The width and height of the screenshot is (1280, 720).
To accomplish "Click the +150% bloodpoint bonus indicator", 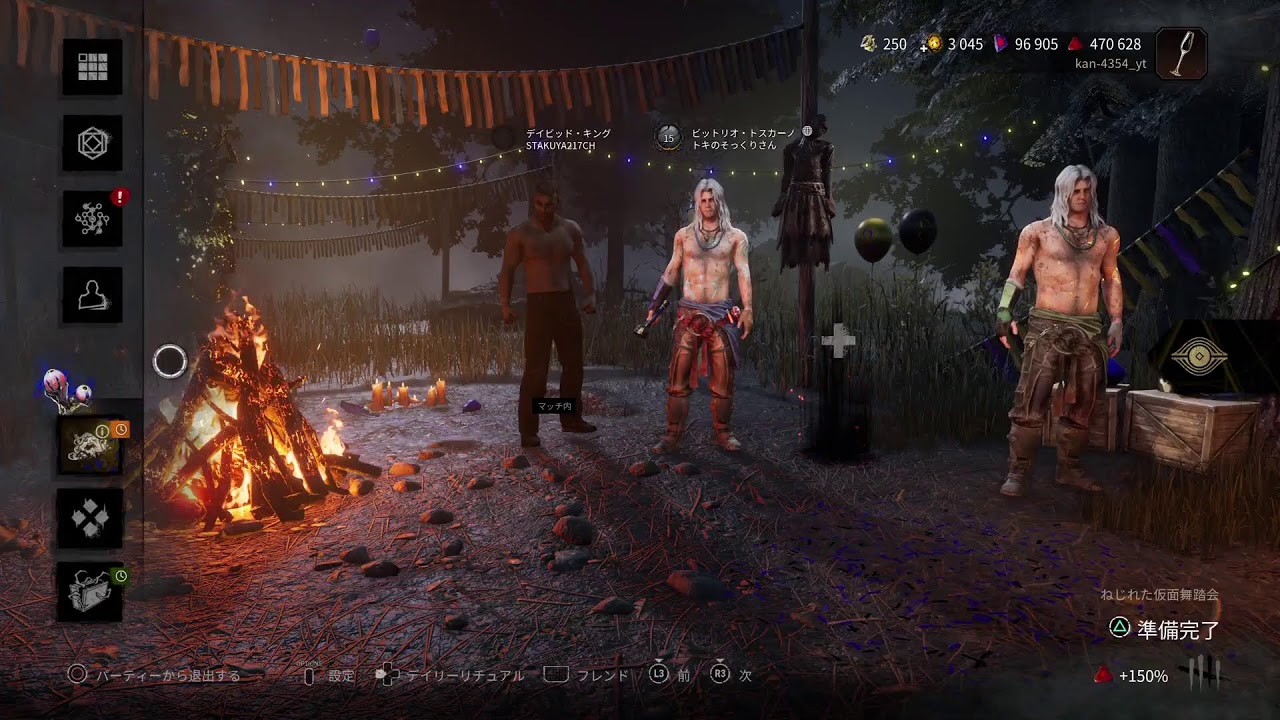I will click(x=1132, y=676).
